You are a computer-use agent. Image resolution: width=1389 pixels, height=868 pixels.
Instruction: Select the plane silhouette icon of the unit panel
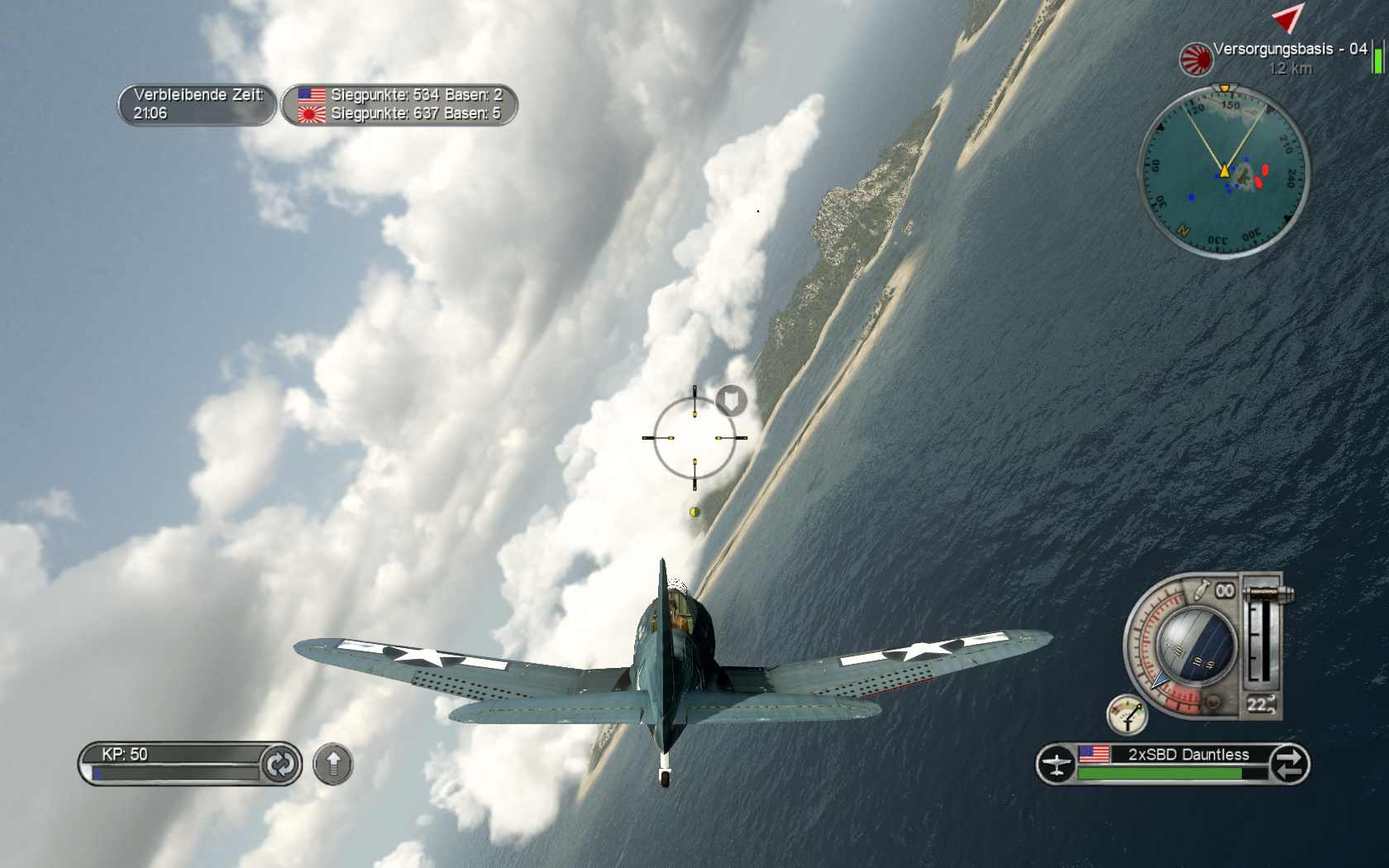[1056, 764]
